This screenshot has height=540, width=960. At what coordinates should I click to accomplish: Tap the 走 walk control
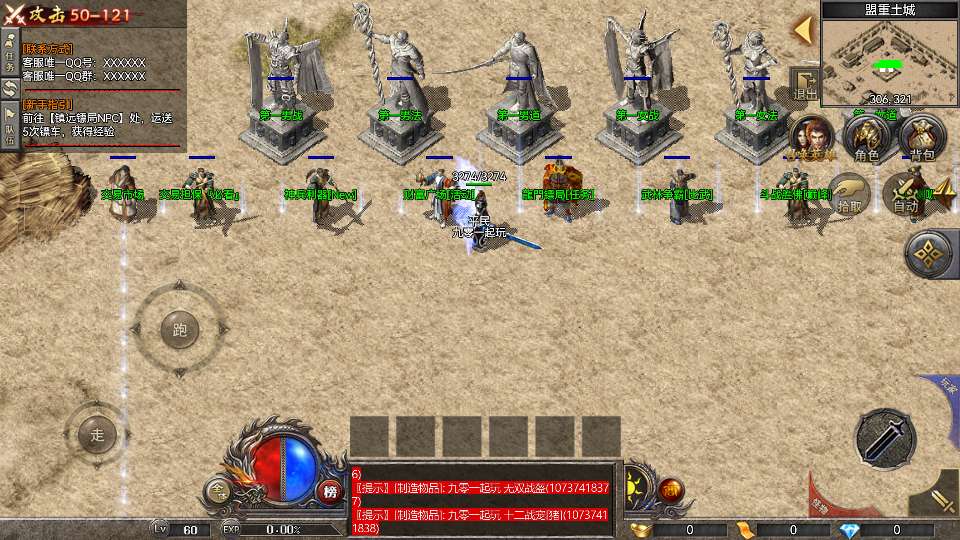coord(97,434)
